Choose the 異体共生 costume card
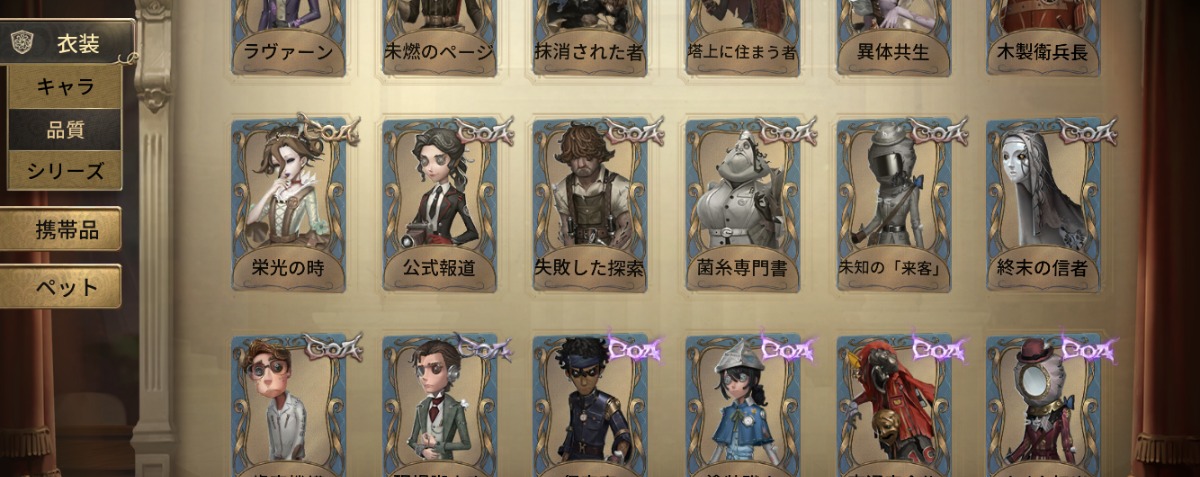 pos(893,35)
